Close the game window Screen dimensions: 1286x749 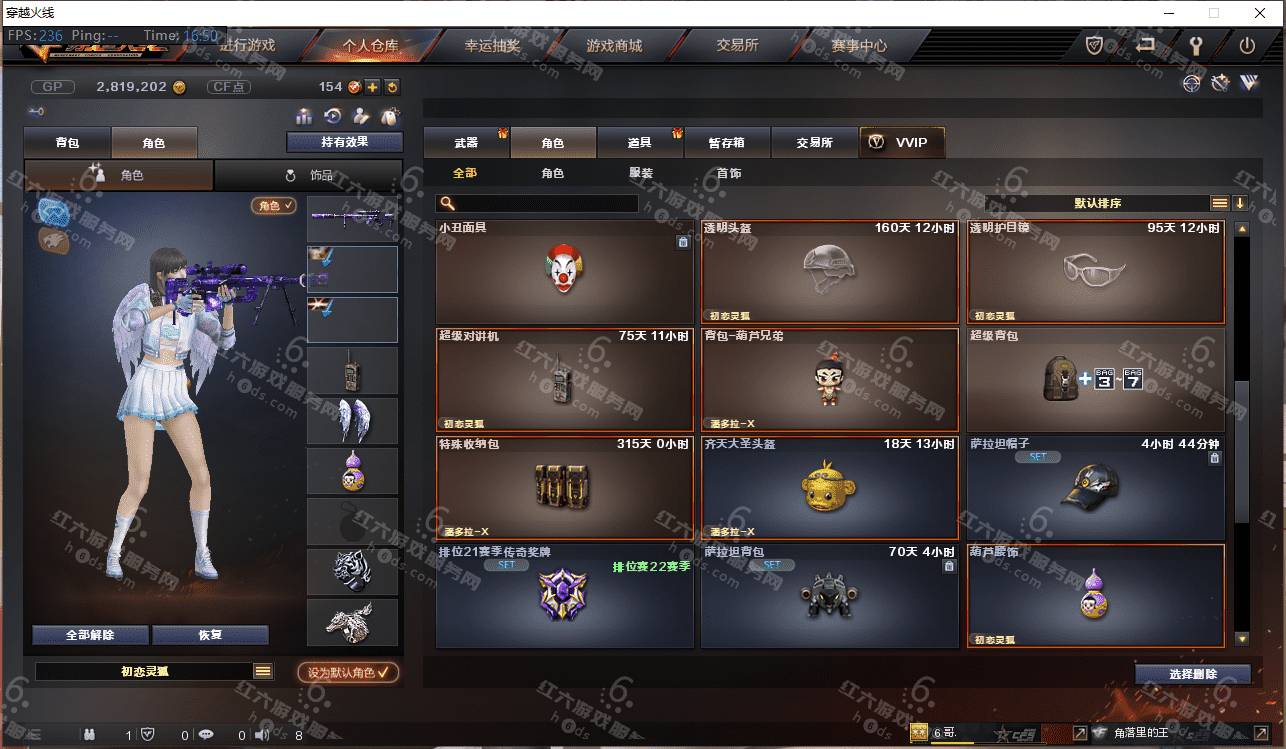[x=1260, y=13]
